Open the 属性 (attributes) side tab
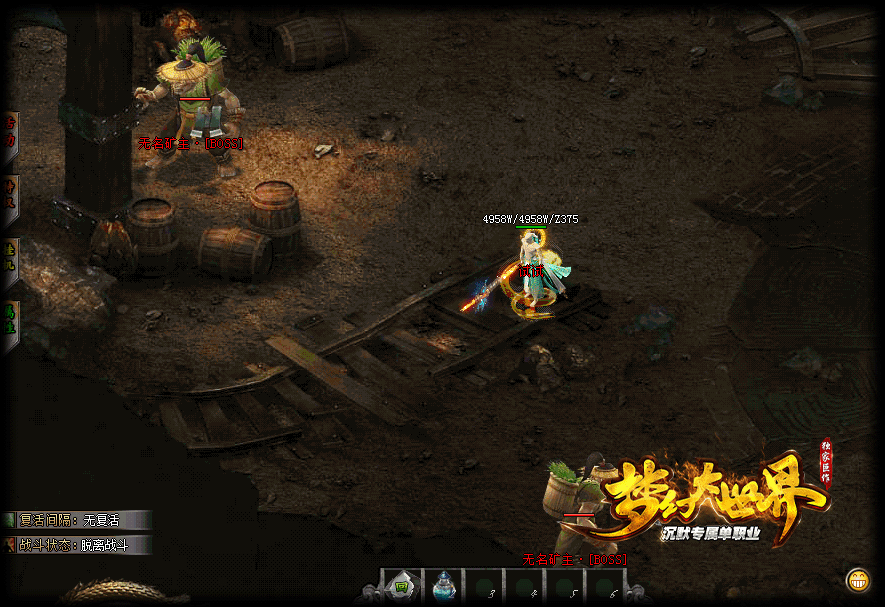The width and height of the screenshot is (885, 607). click(9, 324)
